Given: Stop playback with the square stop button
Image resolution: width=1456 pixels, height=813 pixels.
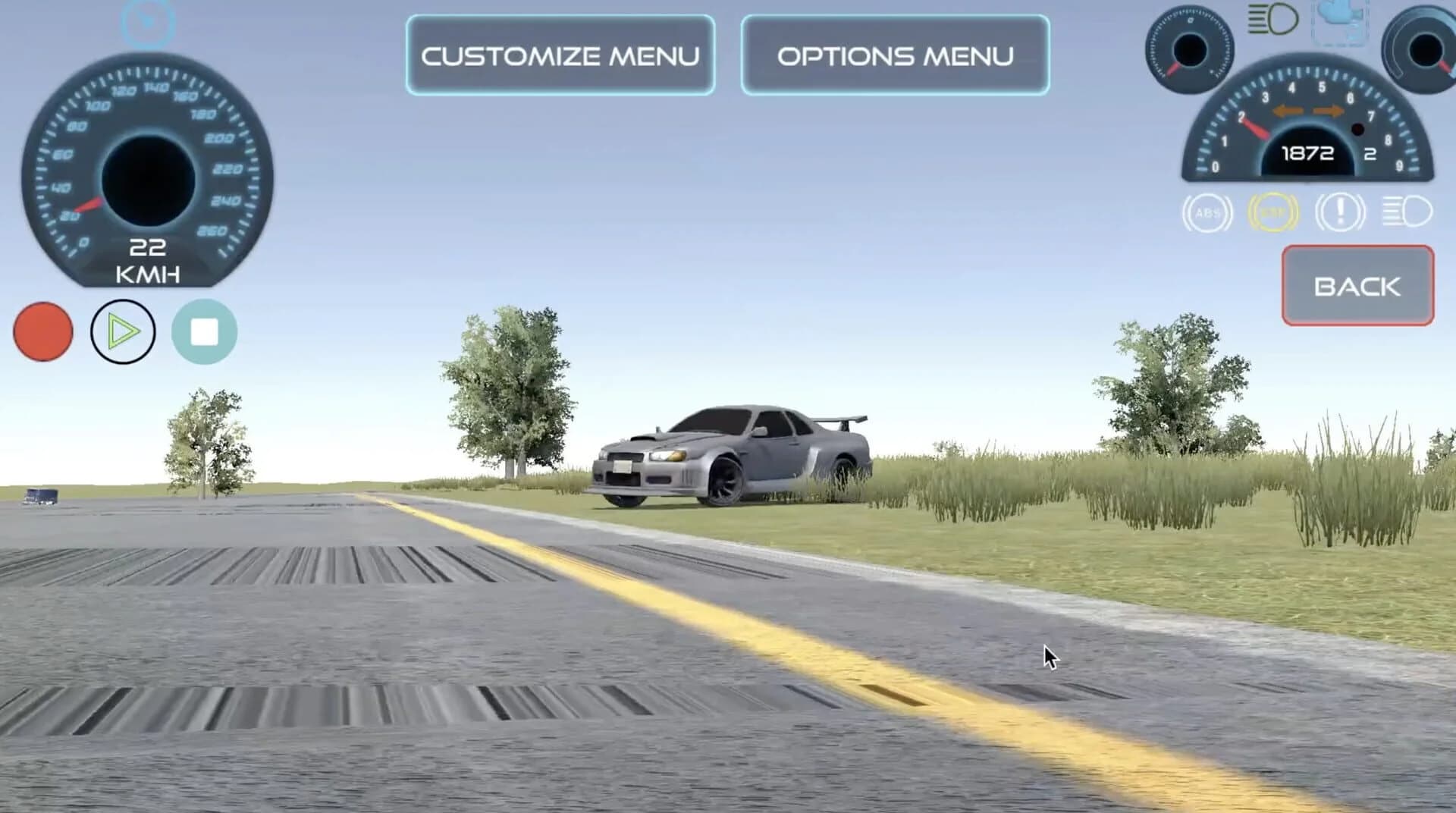Looking at the screenshot, I should [203, 331].
